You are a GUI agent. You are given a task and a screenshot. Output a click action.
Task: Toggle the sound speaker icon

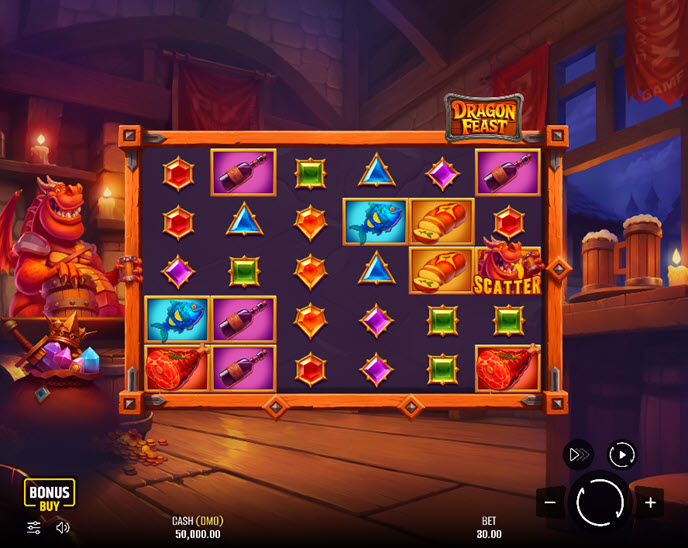tap(62, 527)
